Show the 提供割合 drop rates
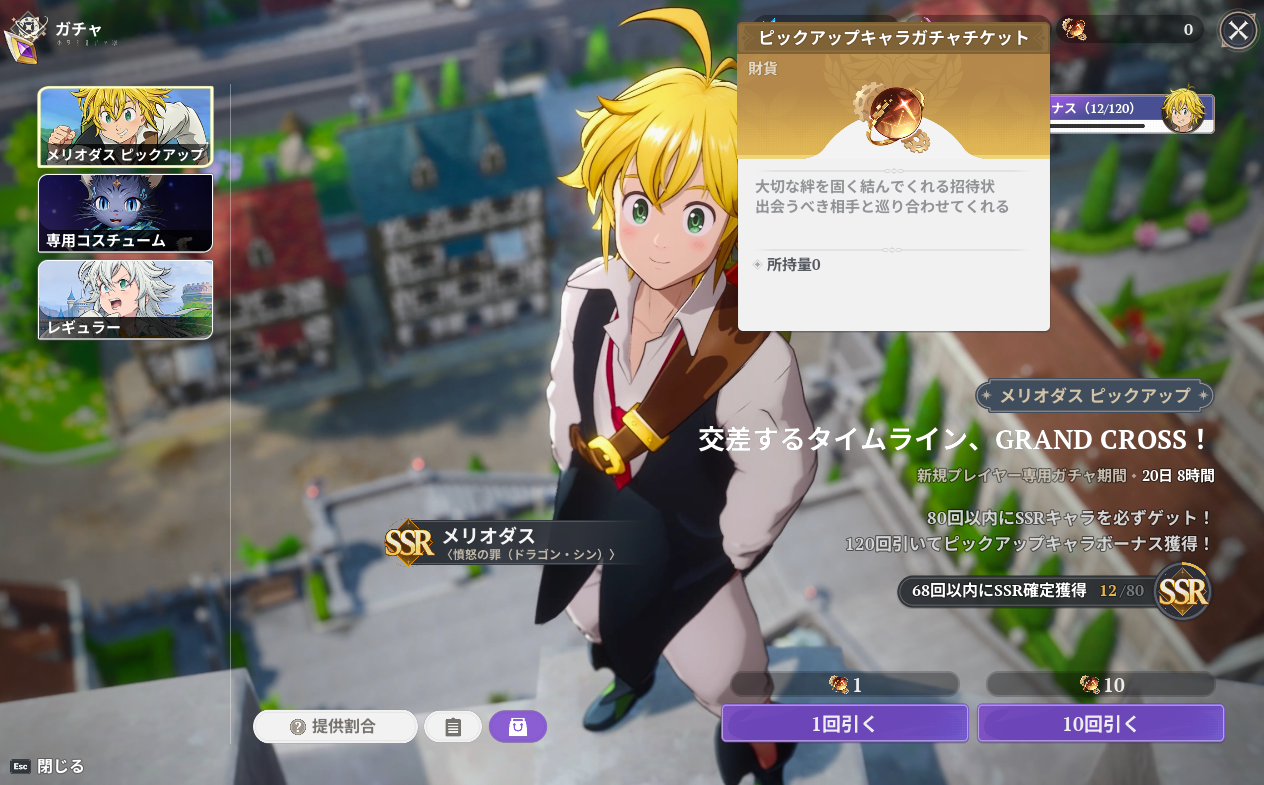This screenshot has width=1264, height=785. coord(335,726)
